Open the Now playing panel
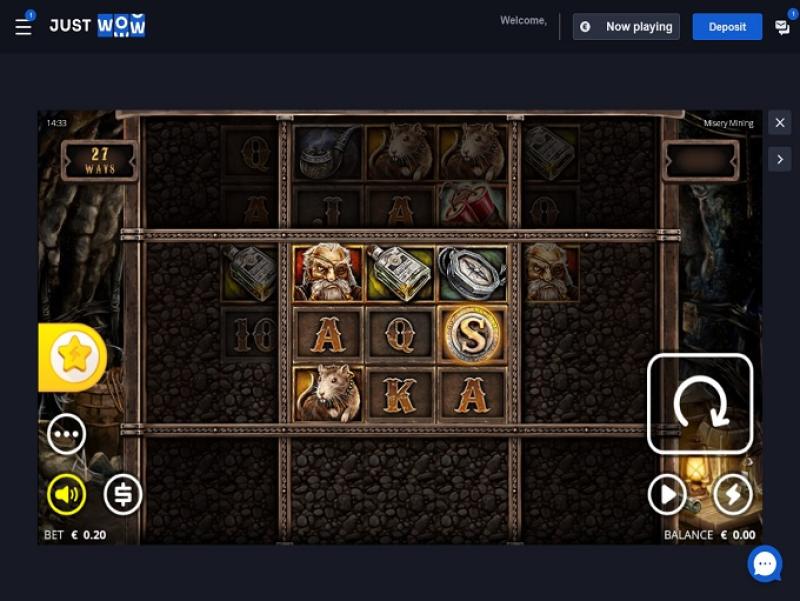The image size is (800, 601). (x=626, y=27)
